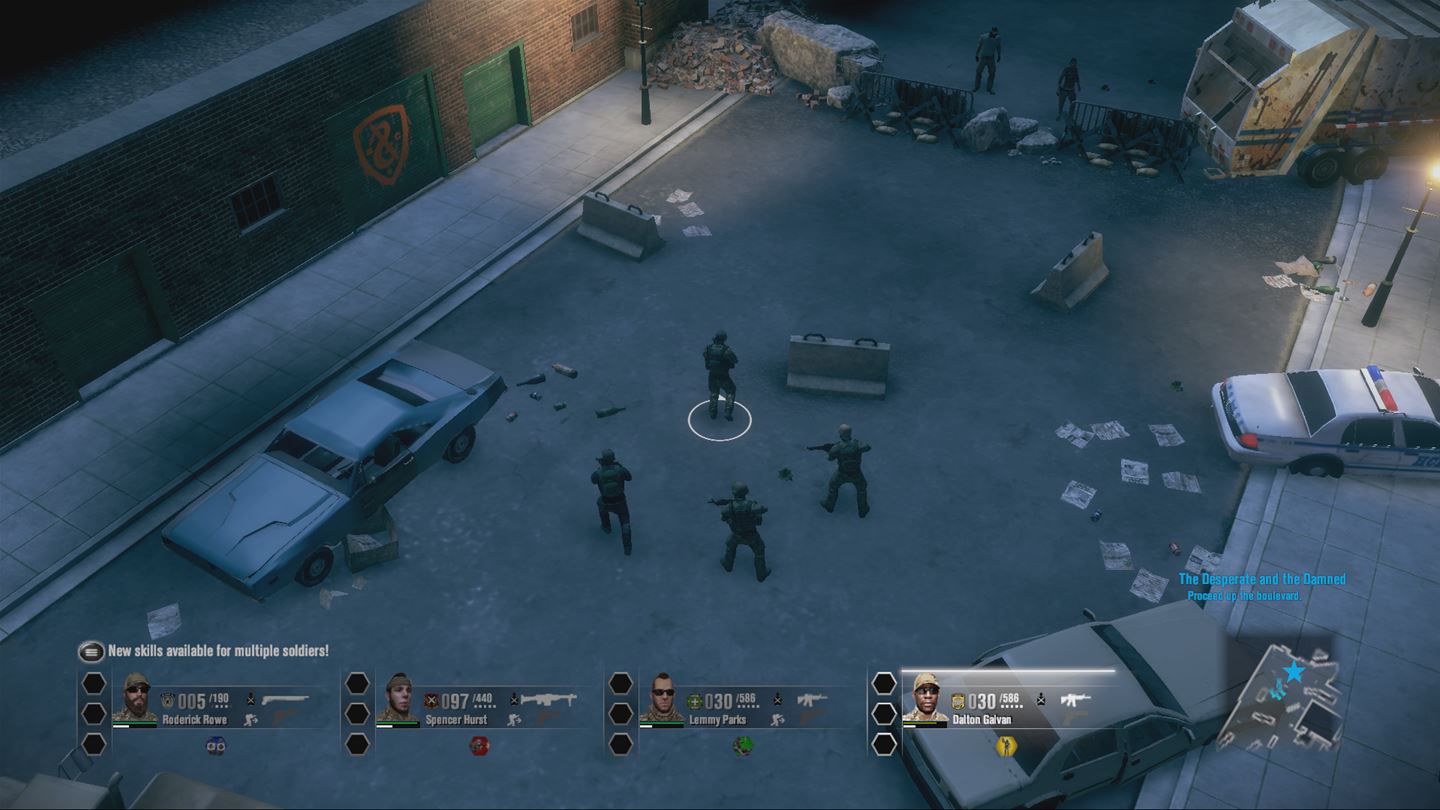Open Dalton Galvan's bottom hexagon skill slot
The width and height of the screenshot is (1440, 810).
click(882, 745)
